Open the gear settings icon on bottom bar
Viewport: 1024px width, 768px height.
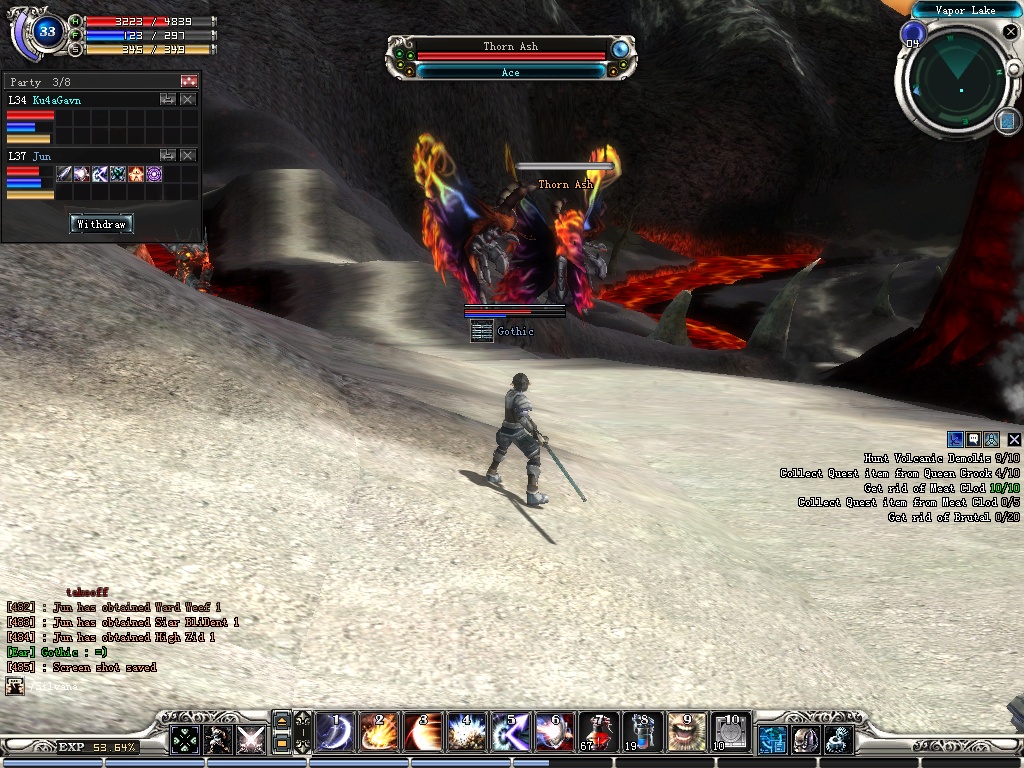tap(838, 739)
